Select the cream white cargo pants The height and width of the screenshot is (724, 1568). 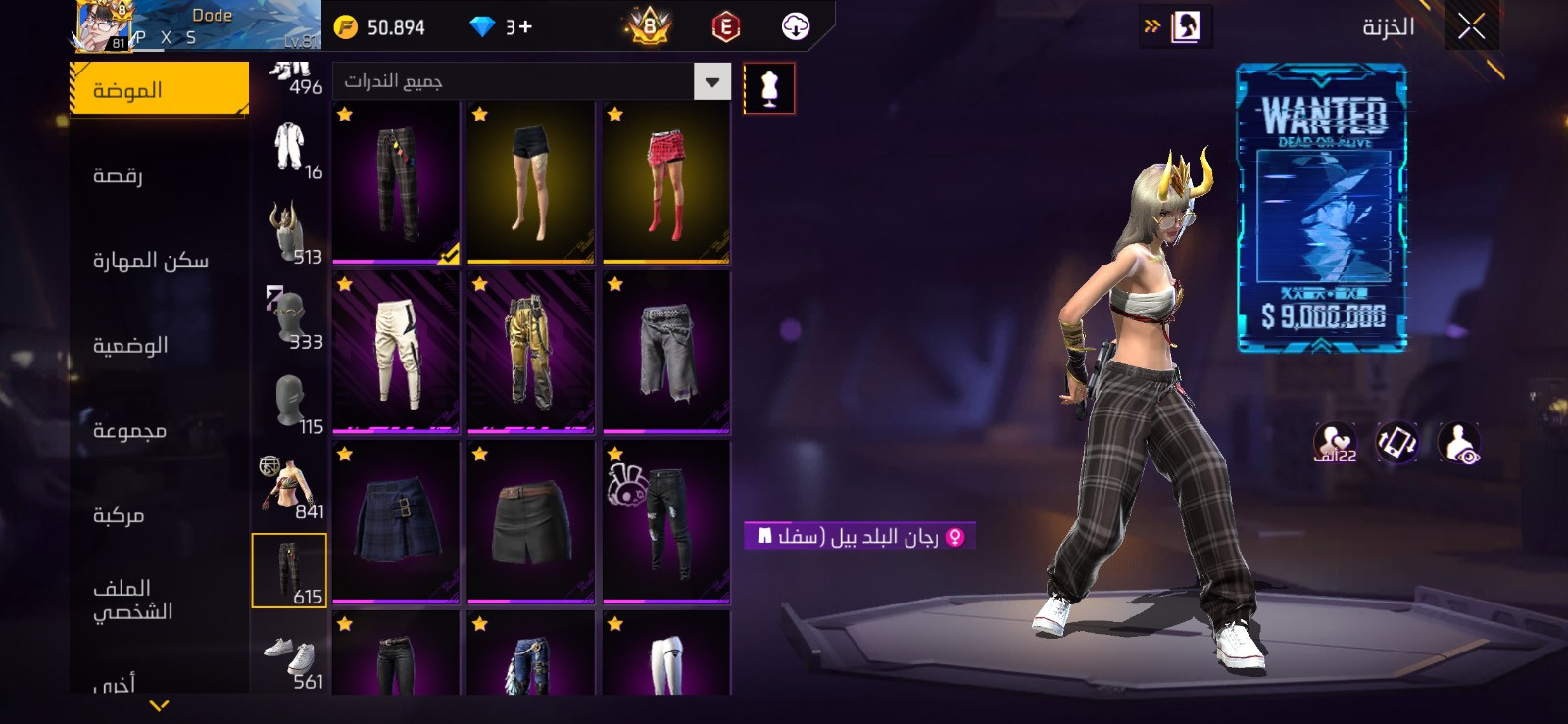(396, 353)
